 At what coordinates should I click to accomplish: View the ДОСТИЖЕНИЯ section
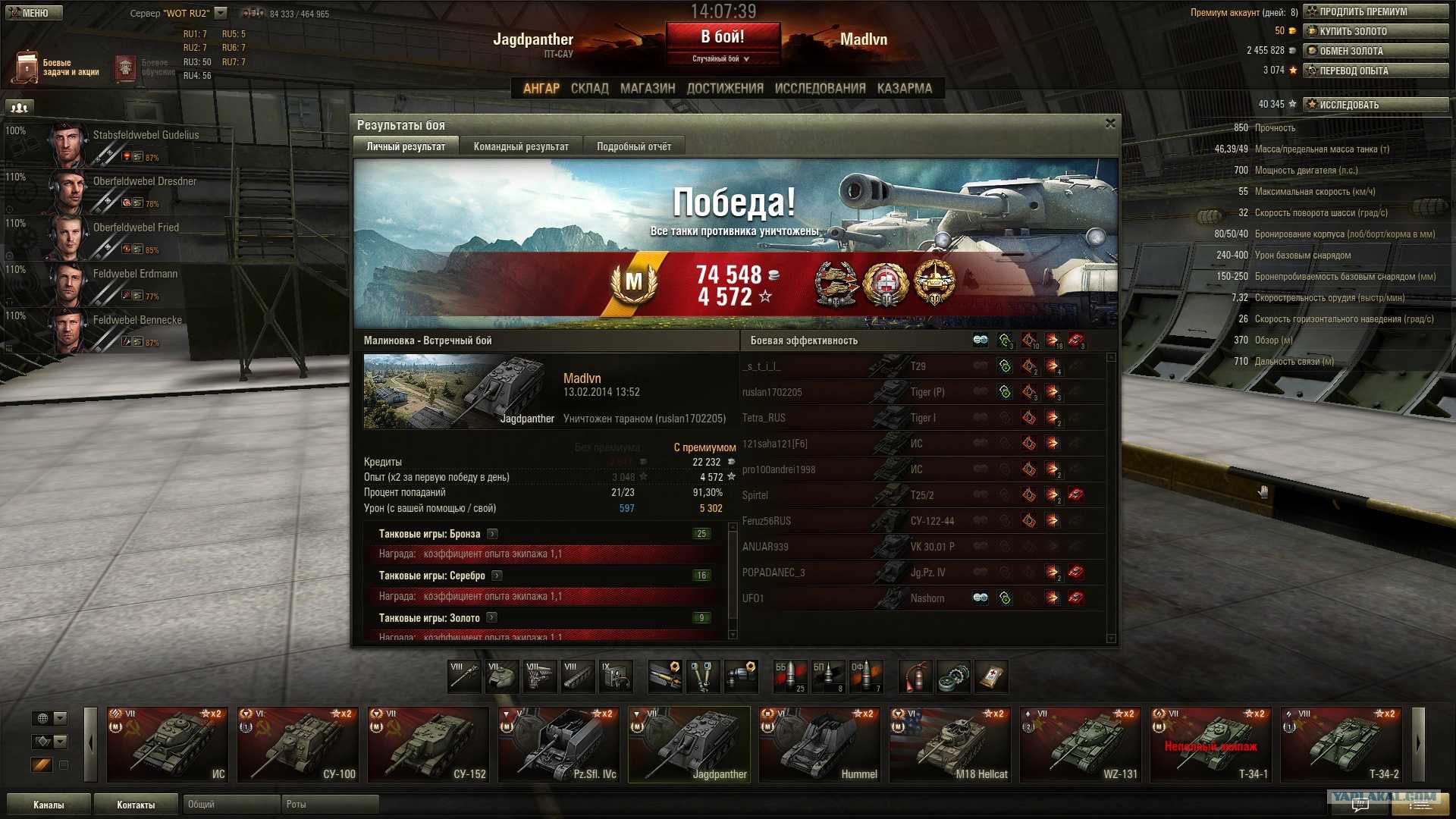(725, 89)
